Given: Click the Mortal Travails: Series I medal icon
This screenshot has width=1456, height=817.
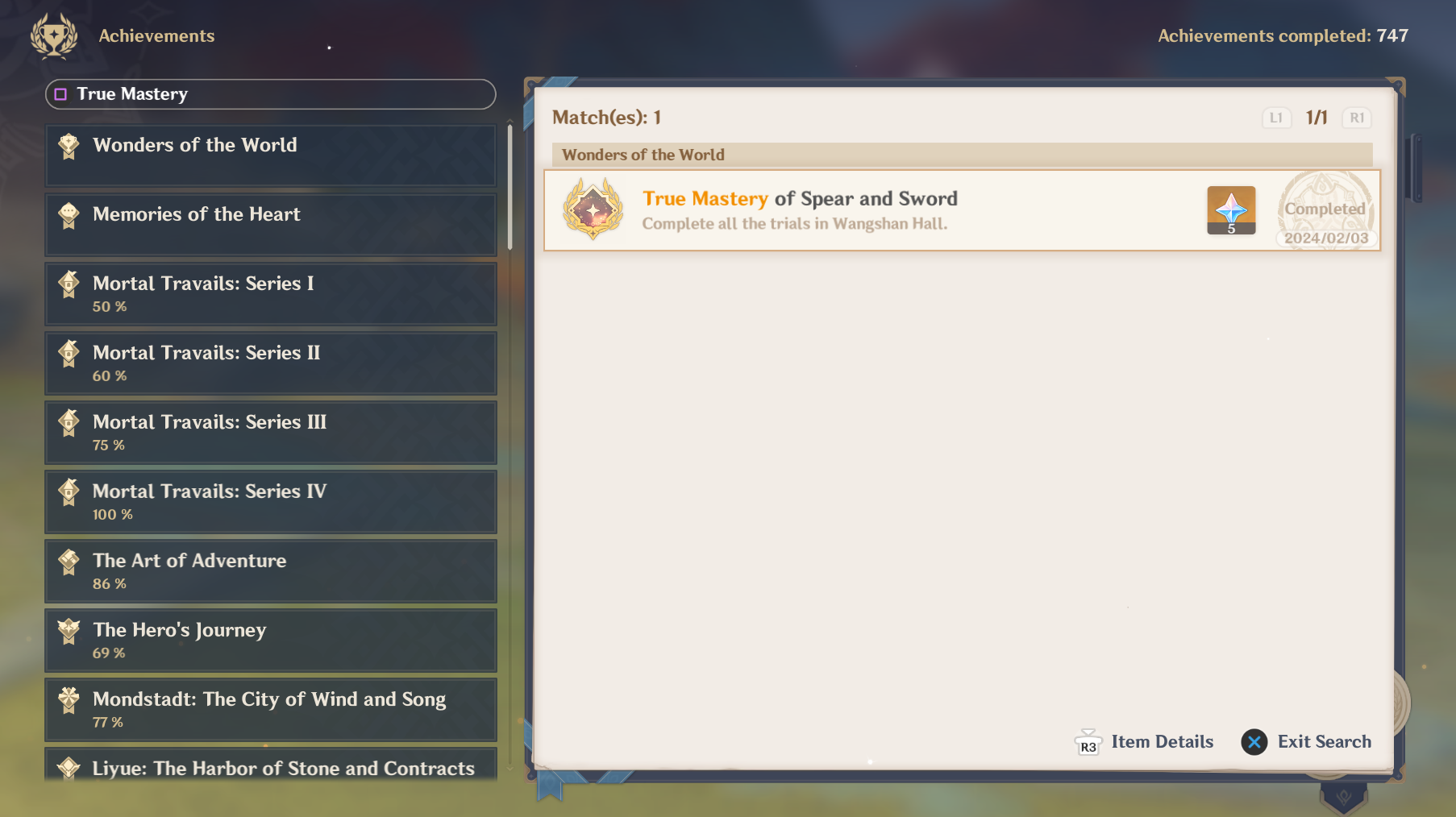Looking at the screenshot, I should tap(69, 284).
